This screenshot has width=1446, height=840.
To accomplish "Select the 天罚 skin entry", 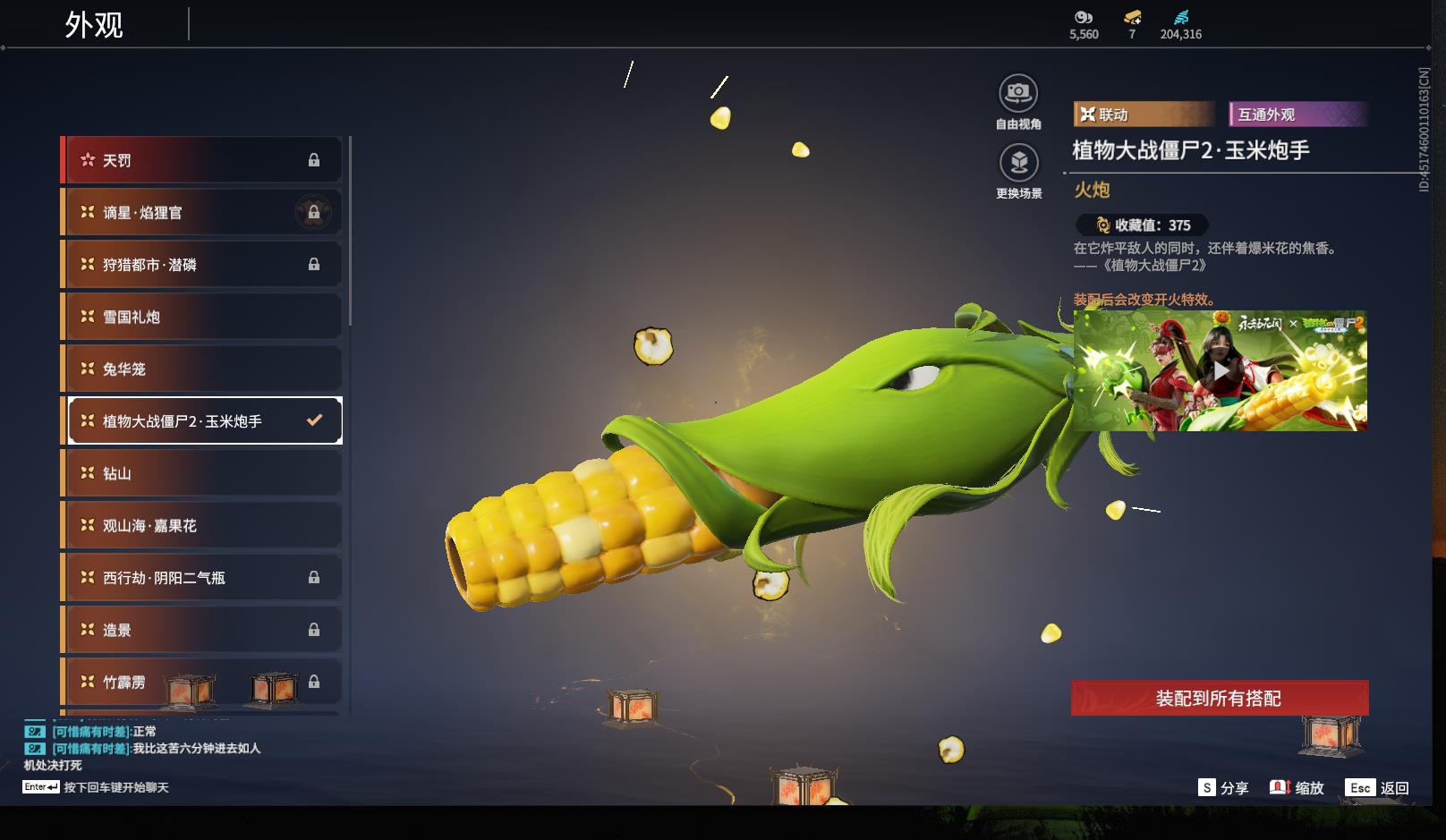I will coord(203,160).
